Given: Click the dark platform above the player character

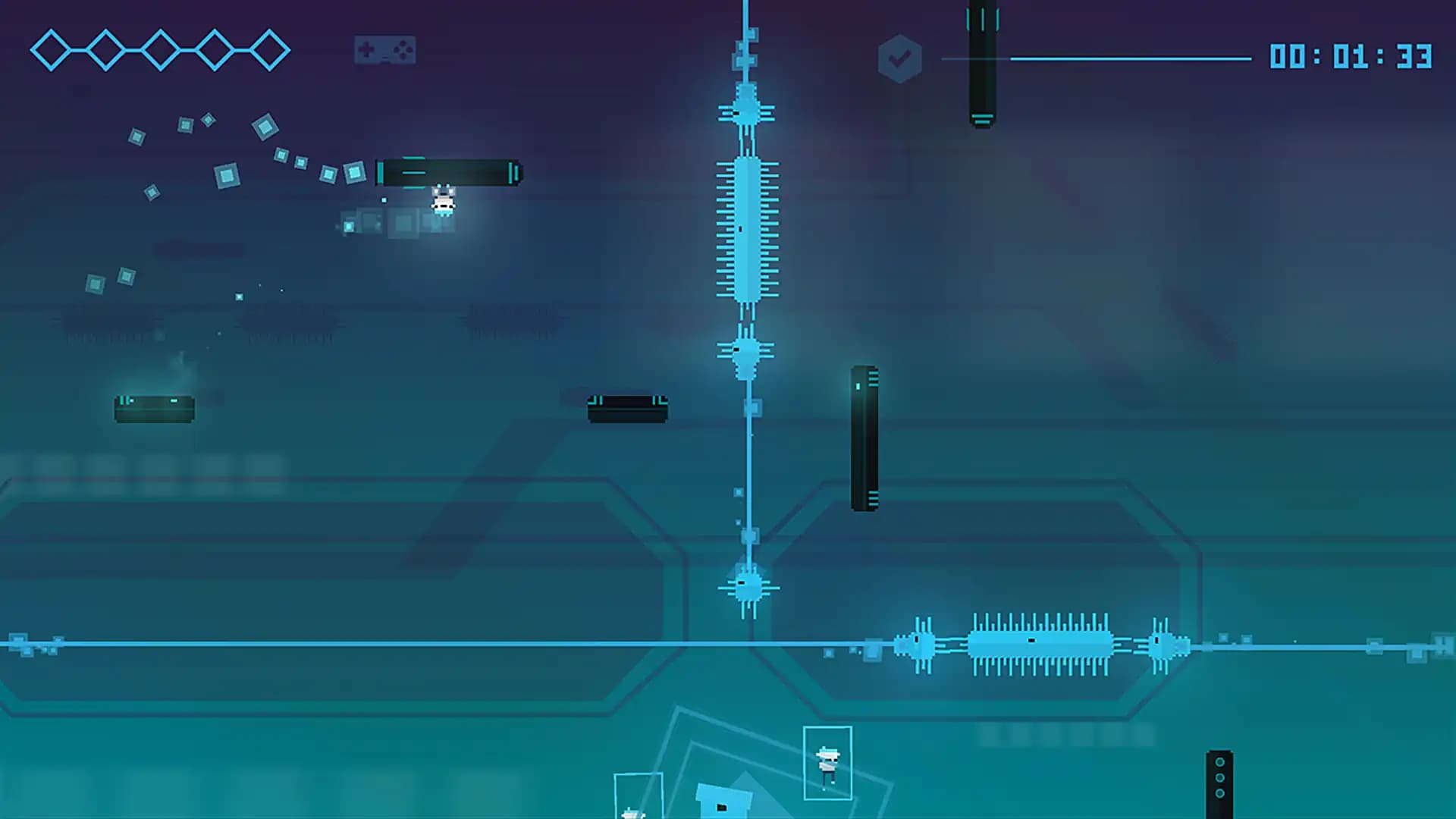Looking at the screenshot, I should (449, 173).
